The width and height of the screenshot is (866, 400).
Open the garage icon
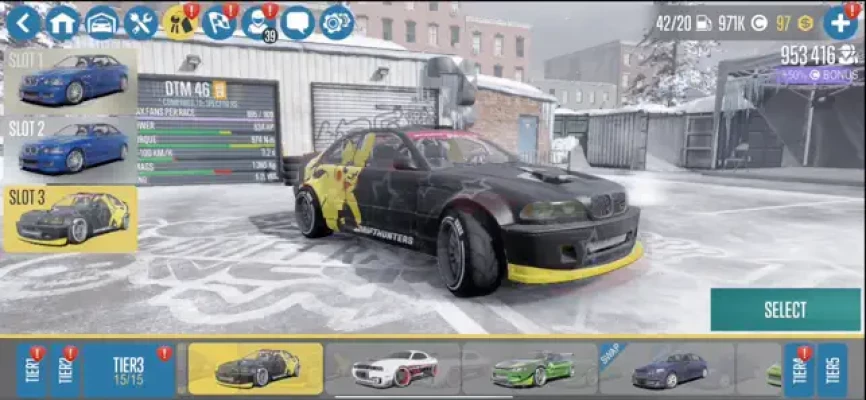102,22
